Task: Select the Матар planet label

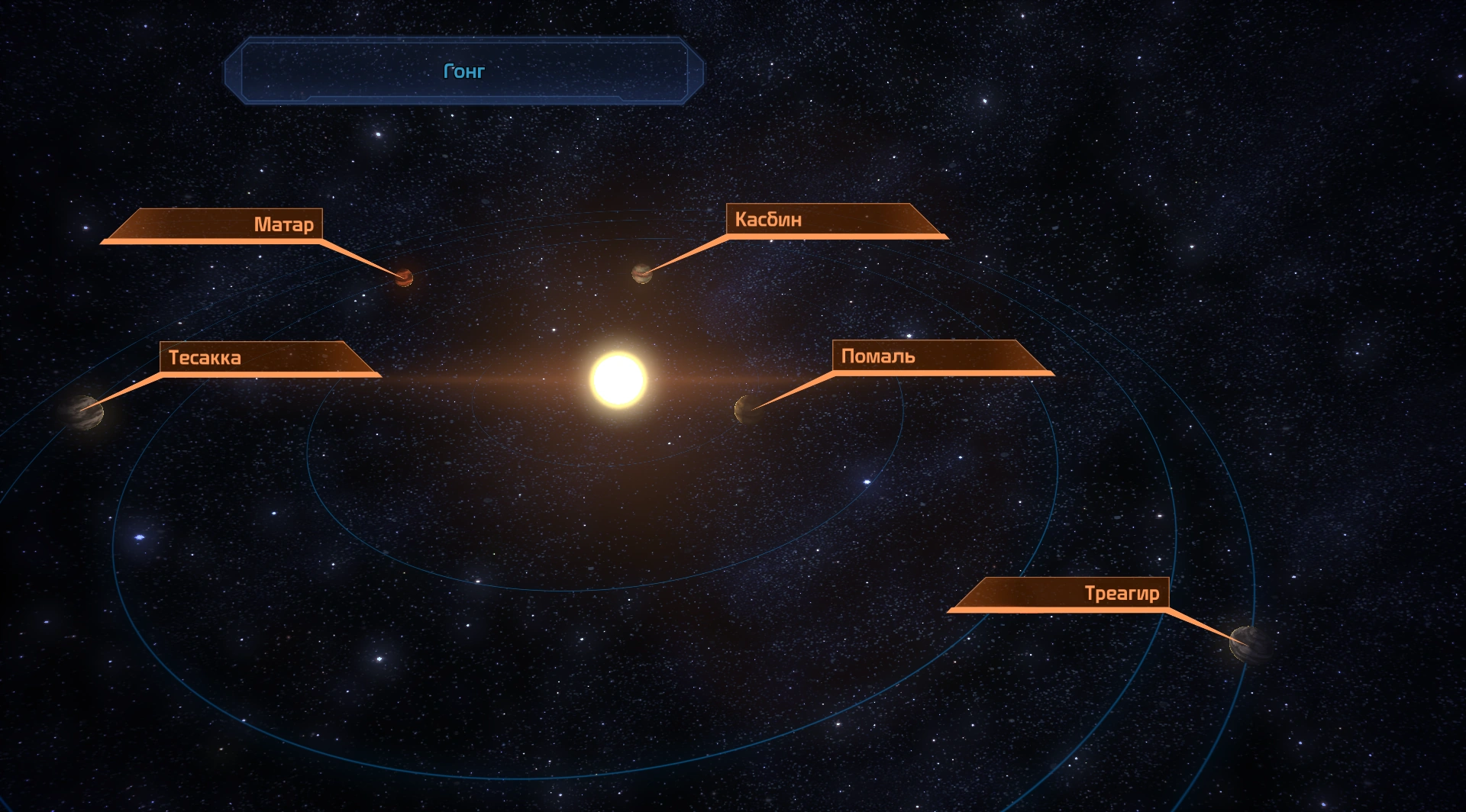Action: coord(283,224)
